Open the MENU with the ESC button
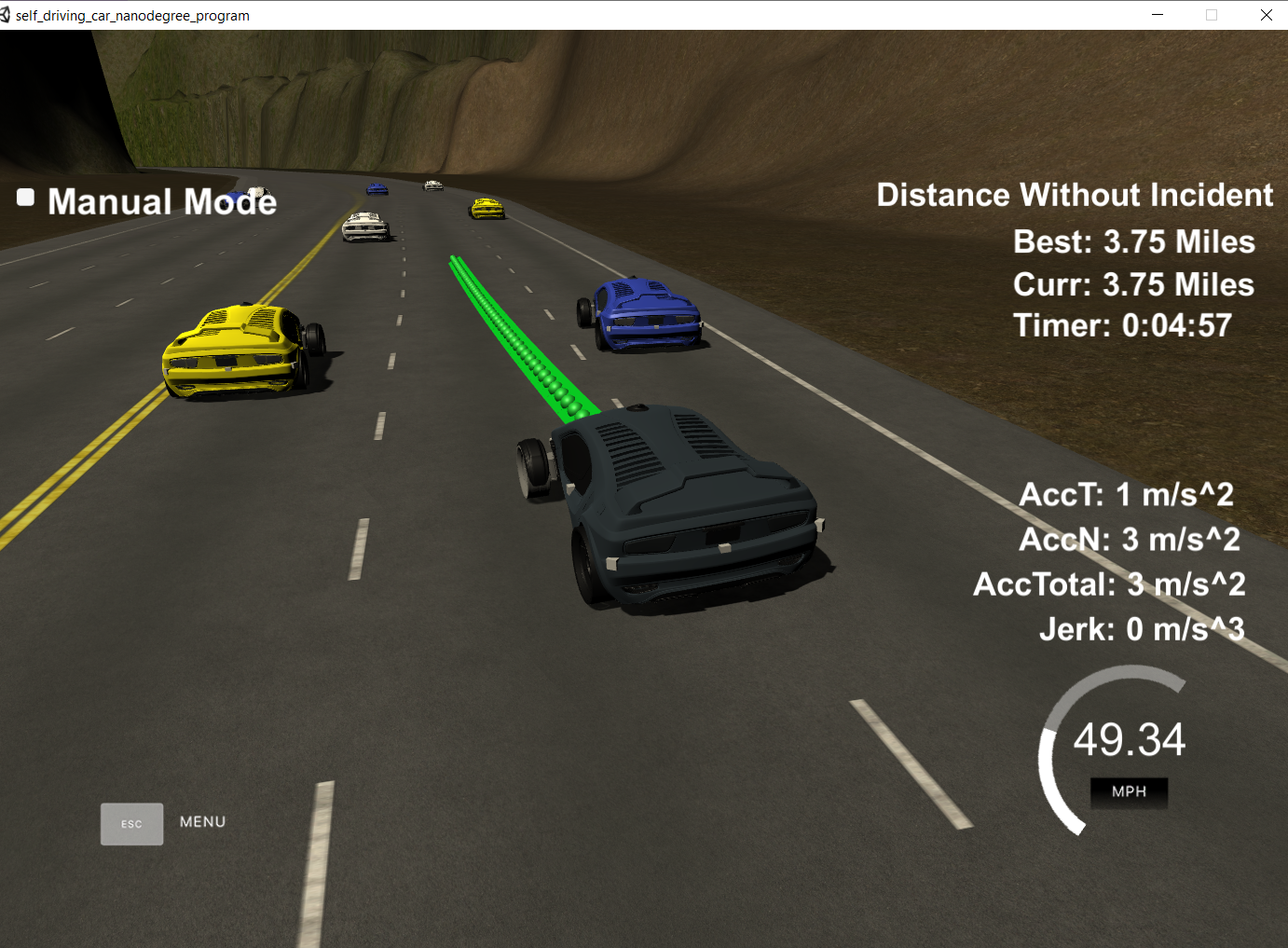Screen dimensions: 1288x948 (x=131, y=824)
